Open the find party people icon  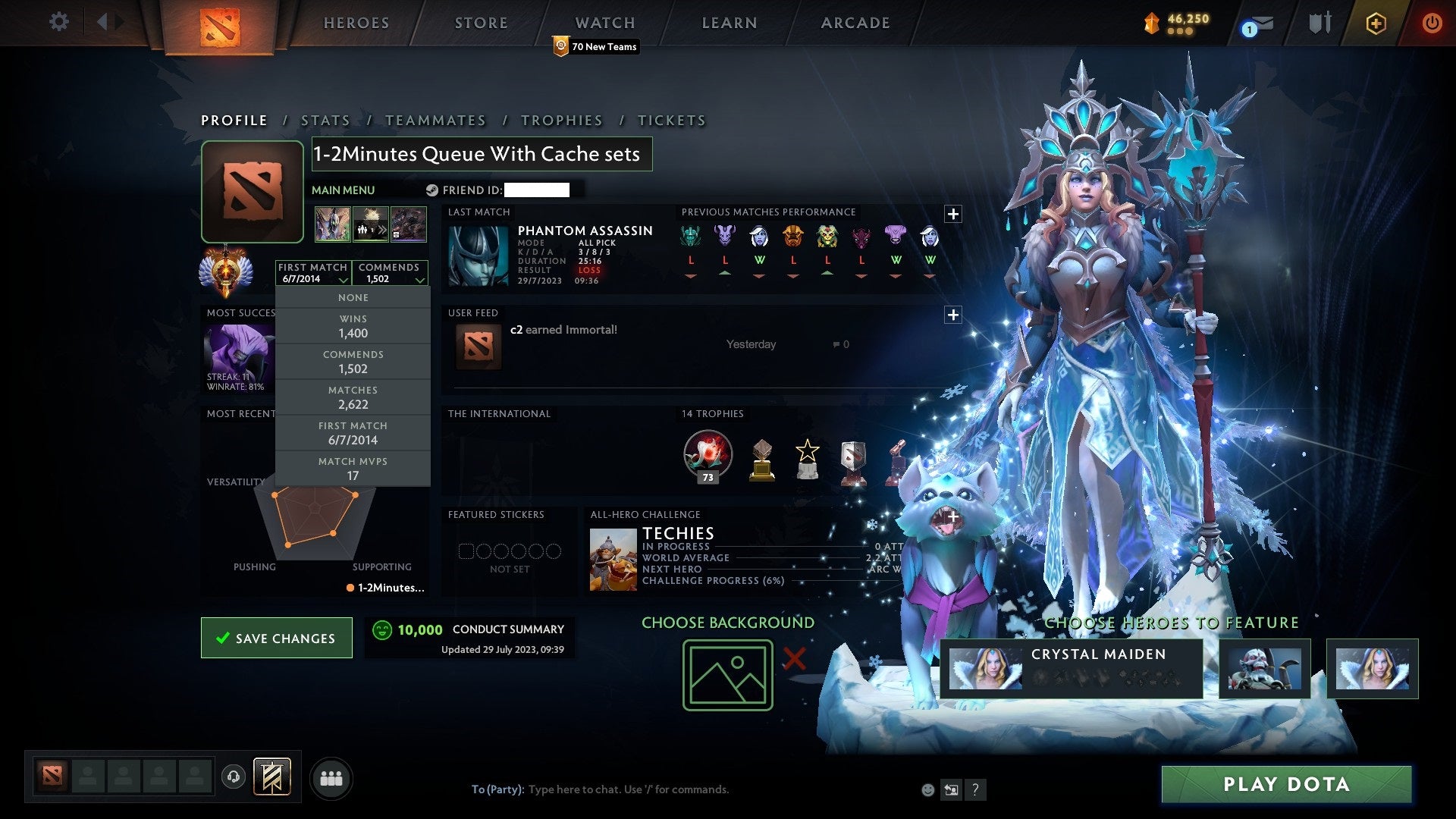point(330,777)
